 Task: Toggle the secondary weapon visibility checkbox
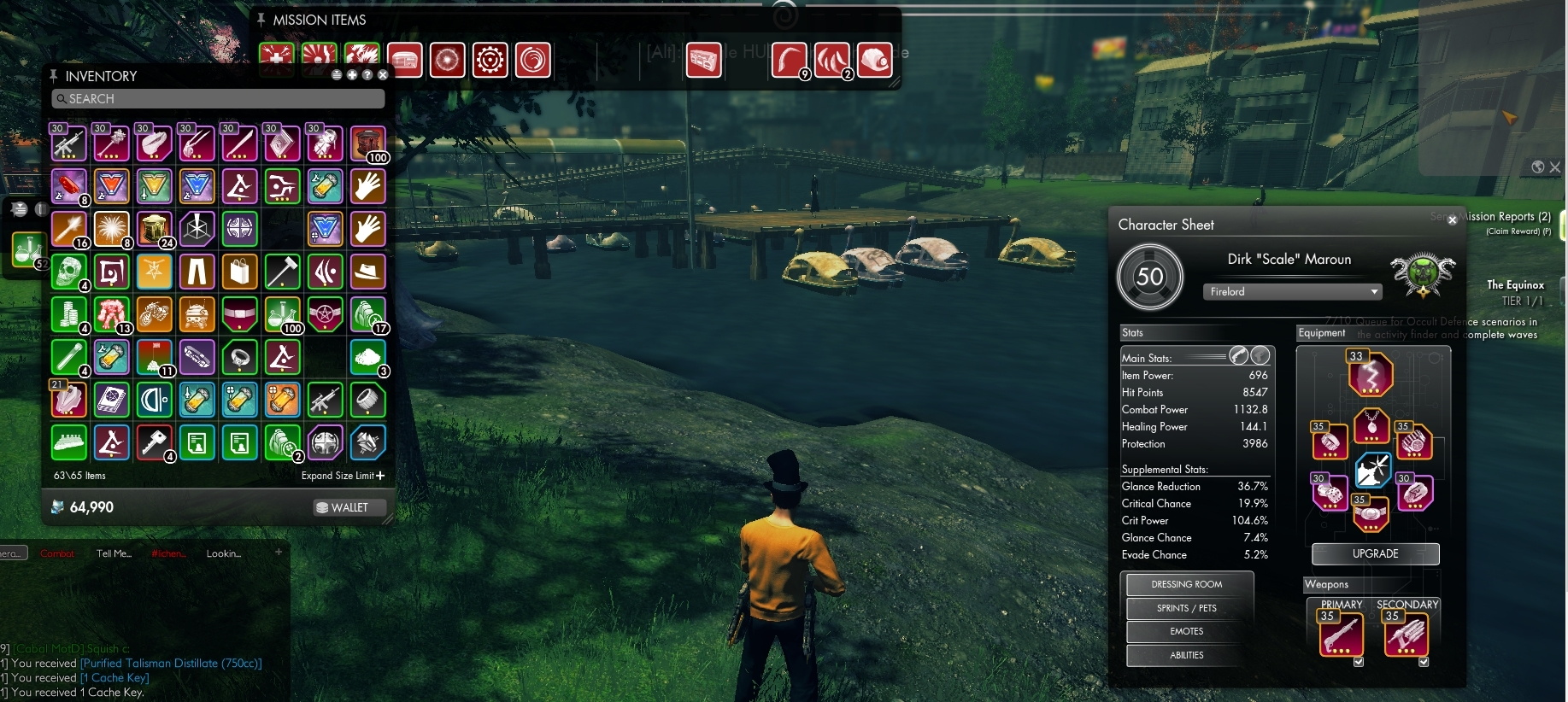point(1424,662)
